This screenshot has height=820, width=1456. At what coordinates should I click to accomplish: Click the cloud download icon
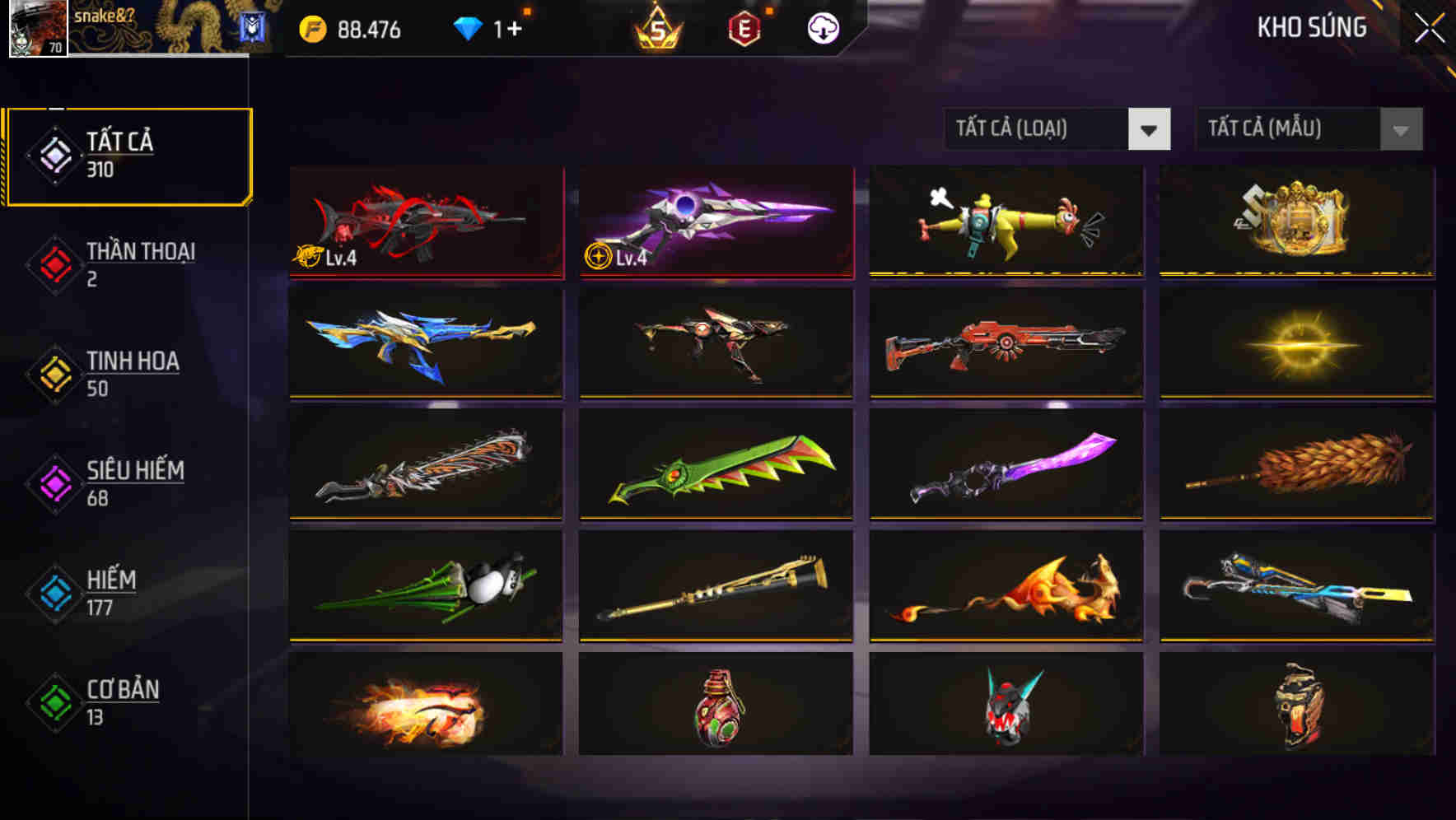(821, 28)
